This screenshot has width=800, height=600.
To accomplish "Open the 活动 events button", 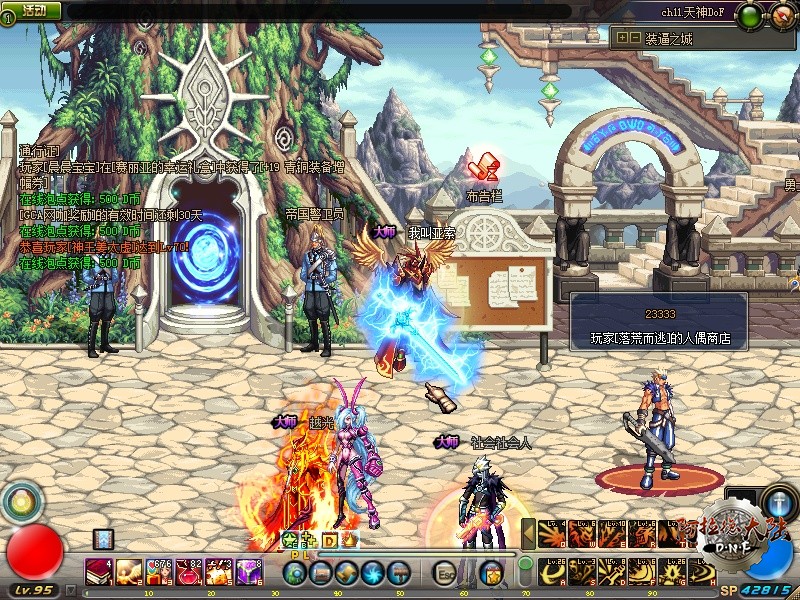I will pos(34,9).
